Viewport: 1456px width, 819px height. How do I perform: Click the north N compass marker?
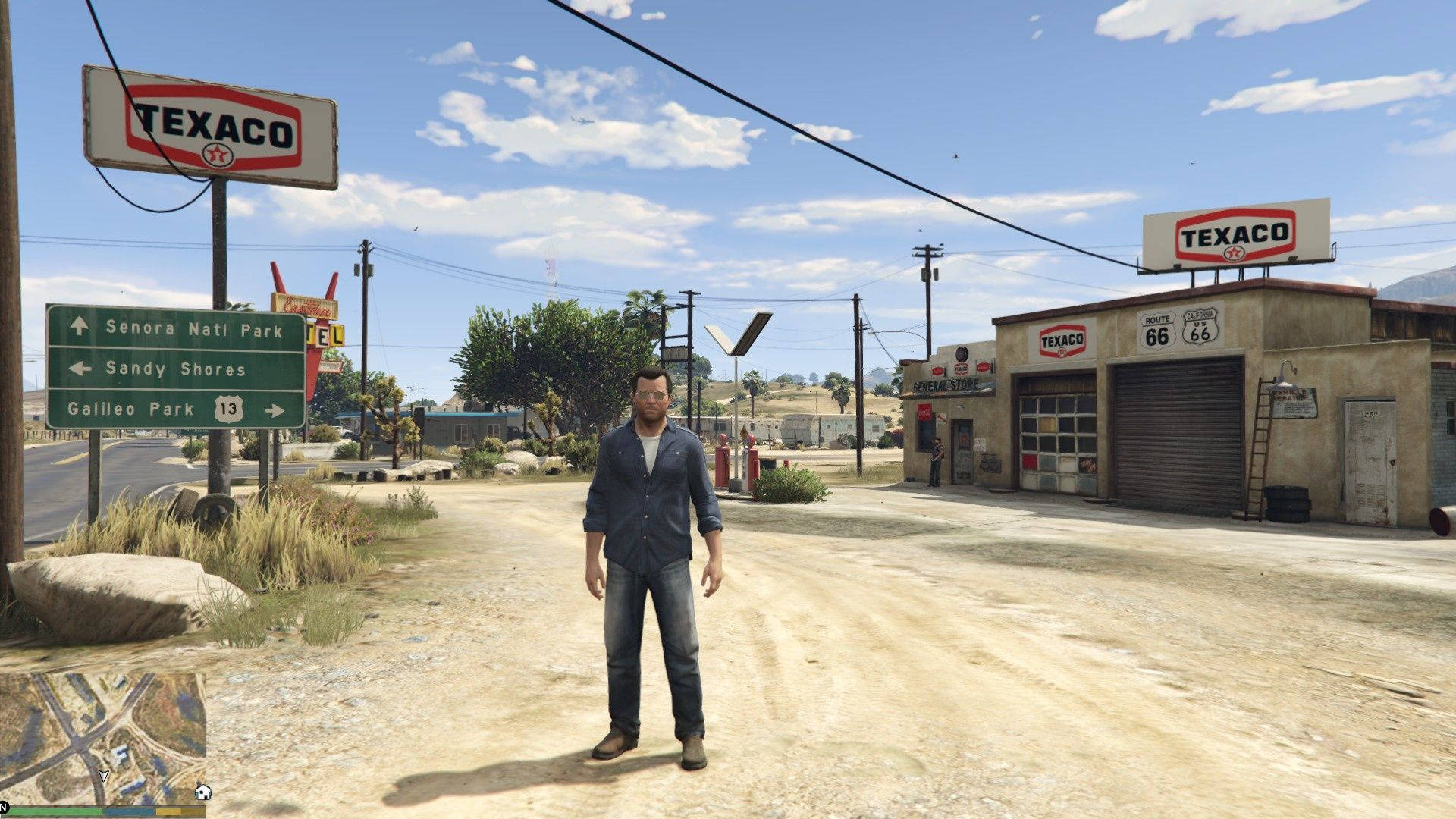point(3,806)
